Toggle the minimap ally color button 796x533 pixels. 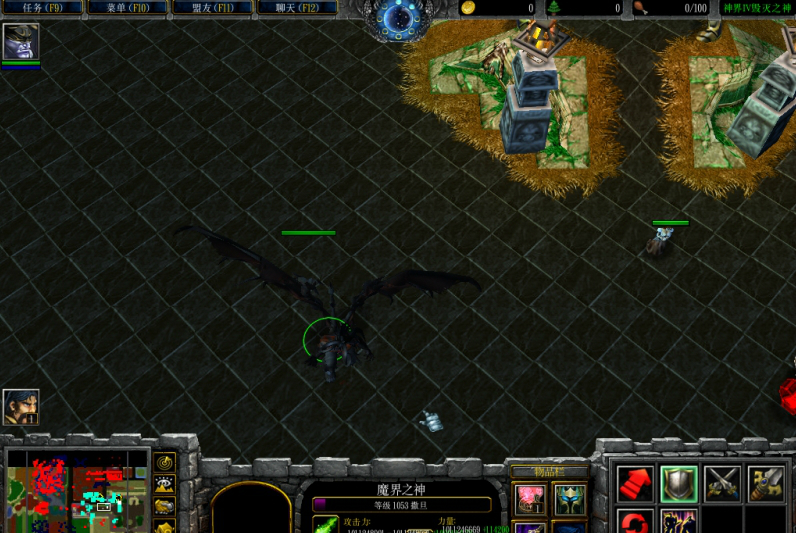point(164,506)
